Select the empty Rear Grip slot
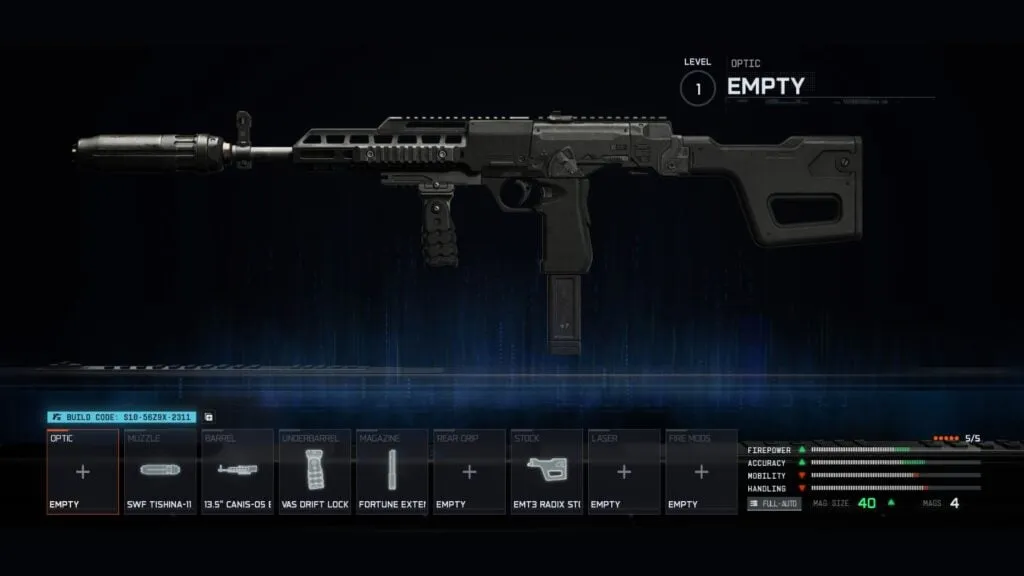Image resolution: width=1024 pixels, height=576 pixels. tap(469, 472)
